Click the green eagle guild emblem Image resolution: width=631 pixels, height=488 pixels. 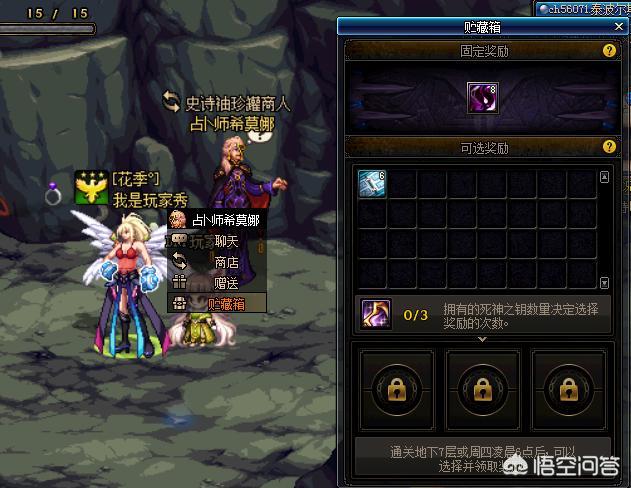(91, 188)
